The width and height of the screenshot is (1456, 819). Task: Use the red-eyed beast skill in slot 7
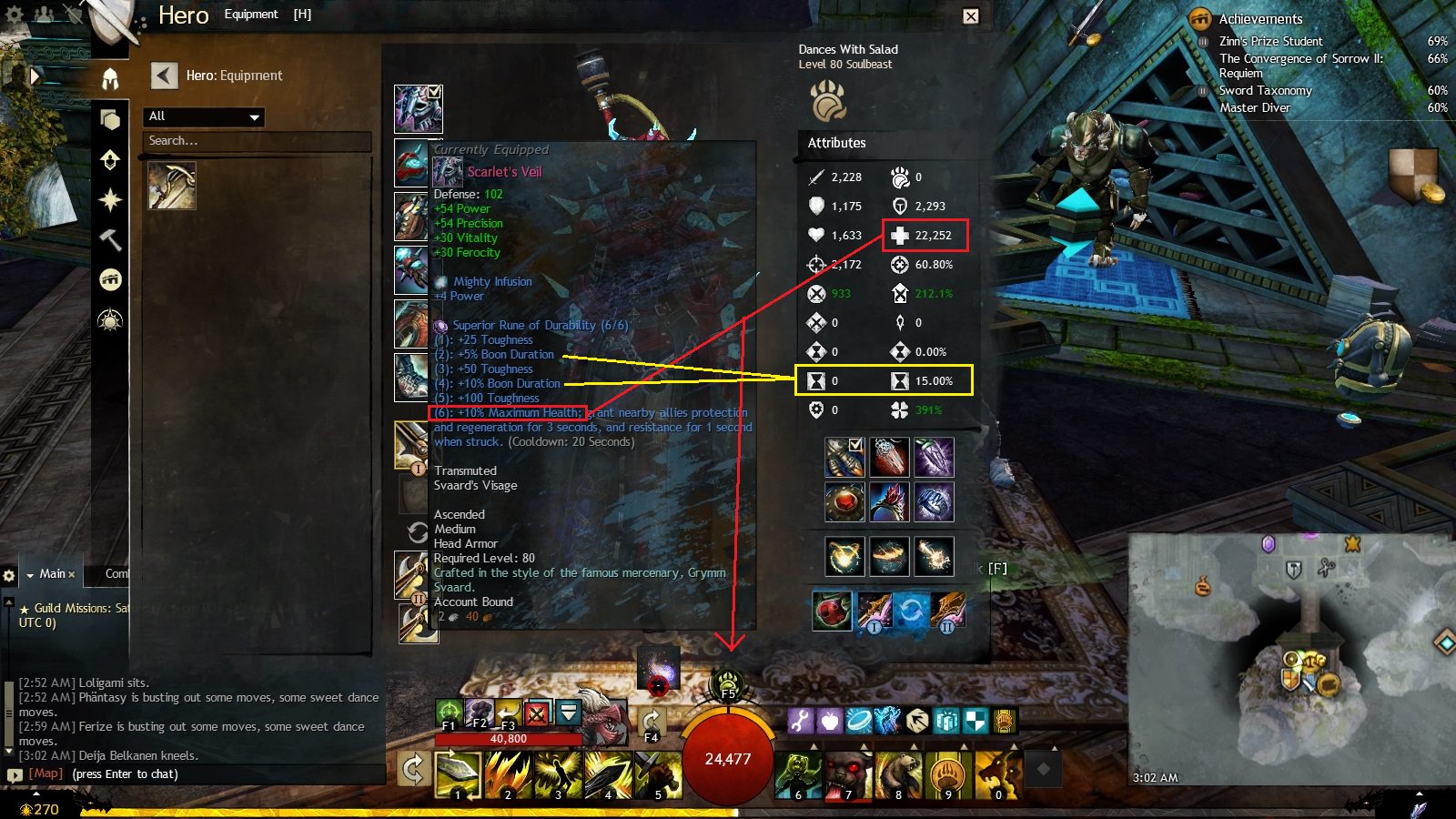tap(848, 774)
